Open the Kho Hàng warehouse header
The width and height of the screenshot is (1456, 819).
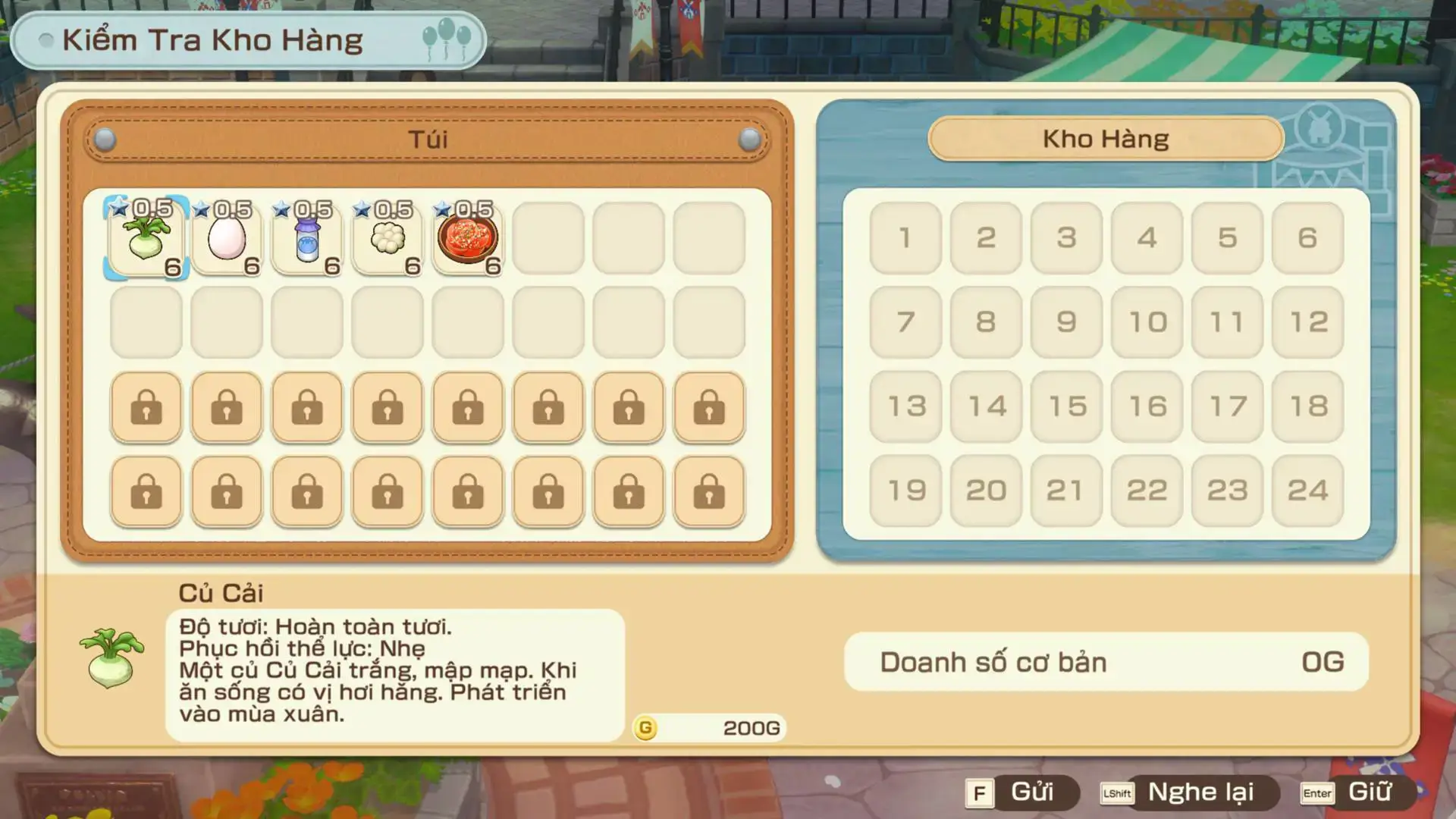pyautogui.click(x=1106, y=139)
